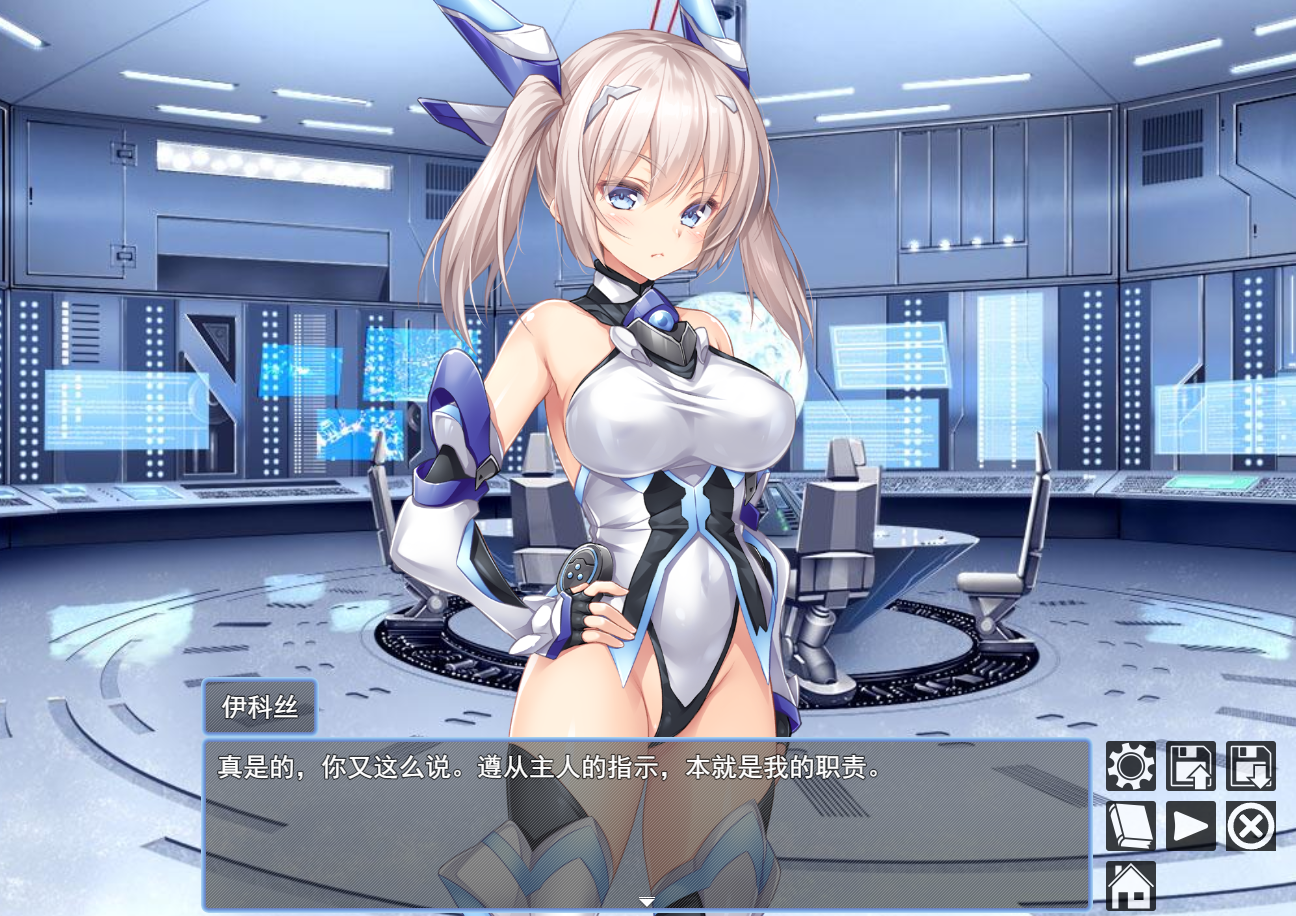Open the gear settings icon

click(1131, 766)
